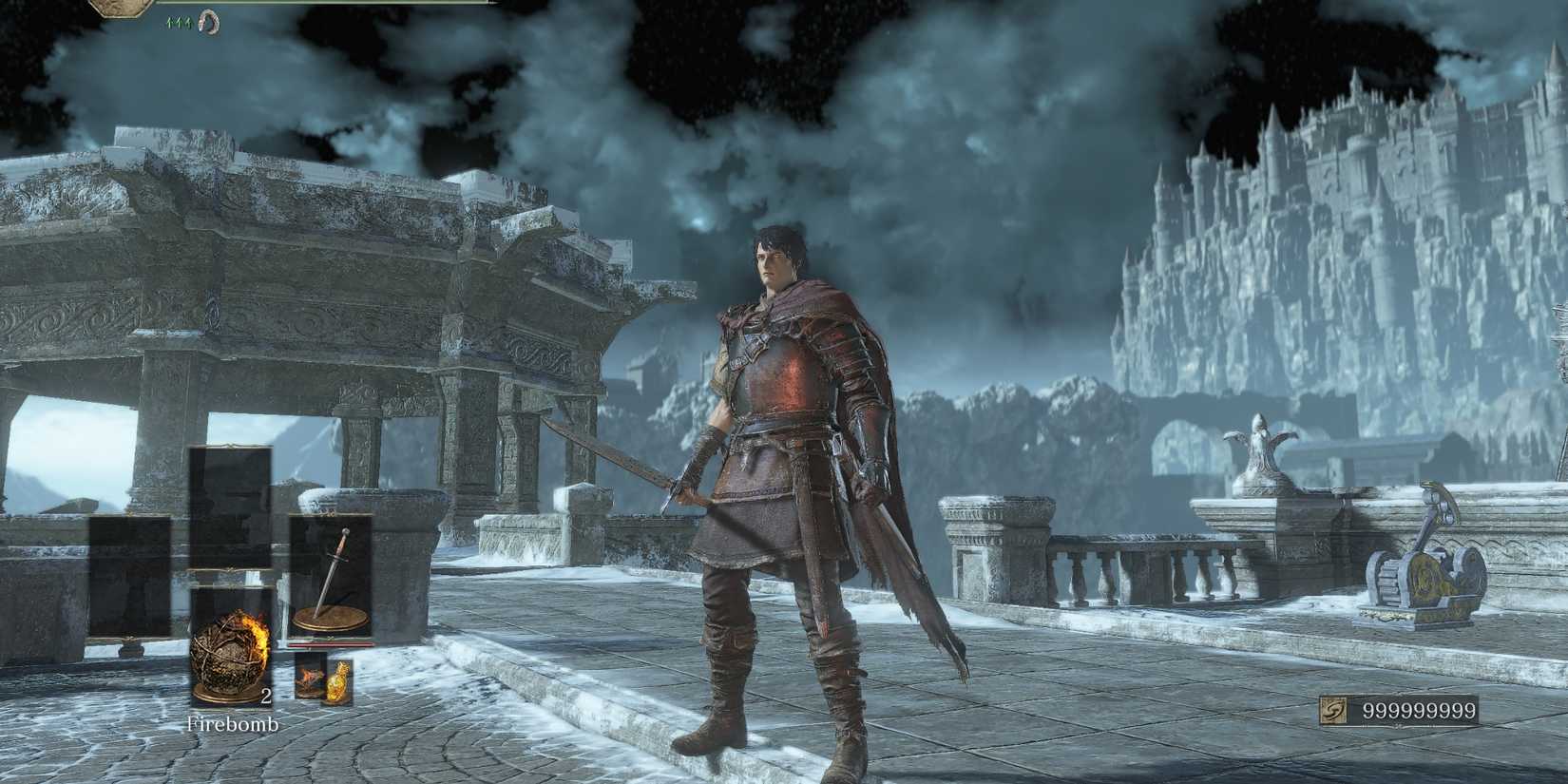Toggle the small item slot beside the sword

click(308, 677)
